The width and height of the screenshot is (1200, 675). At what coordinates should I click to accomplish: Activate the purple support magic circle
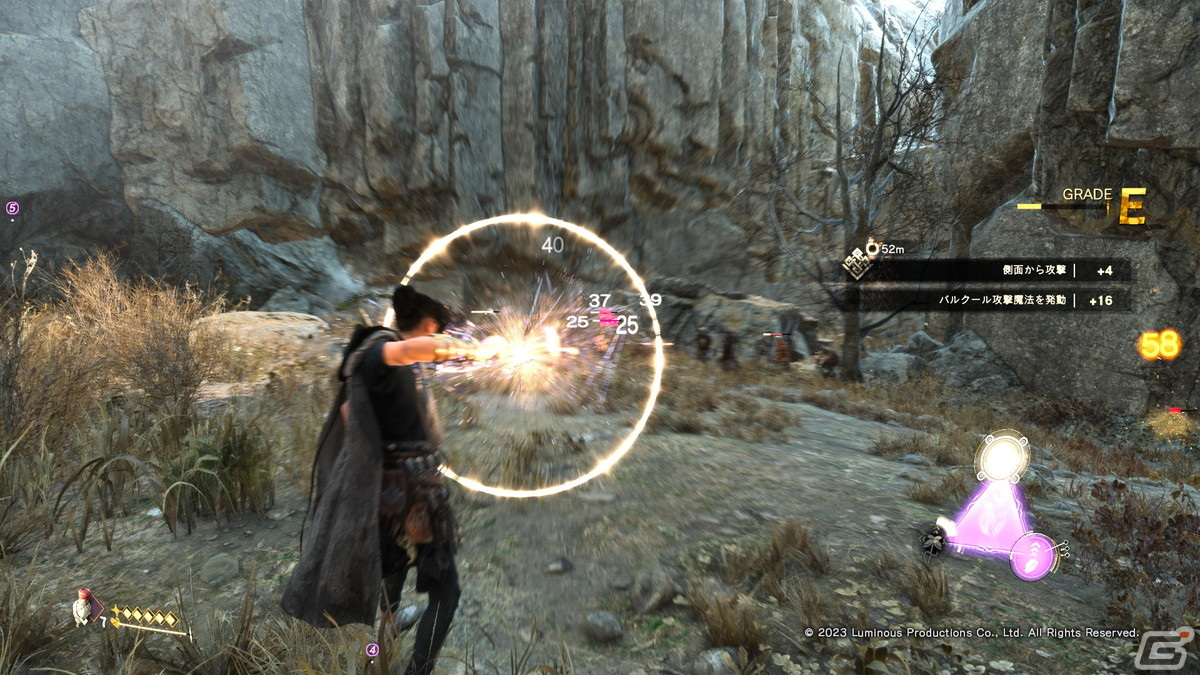click(1030, 555)
